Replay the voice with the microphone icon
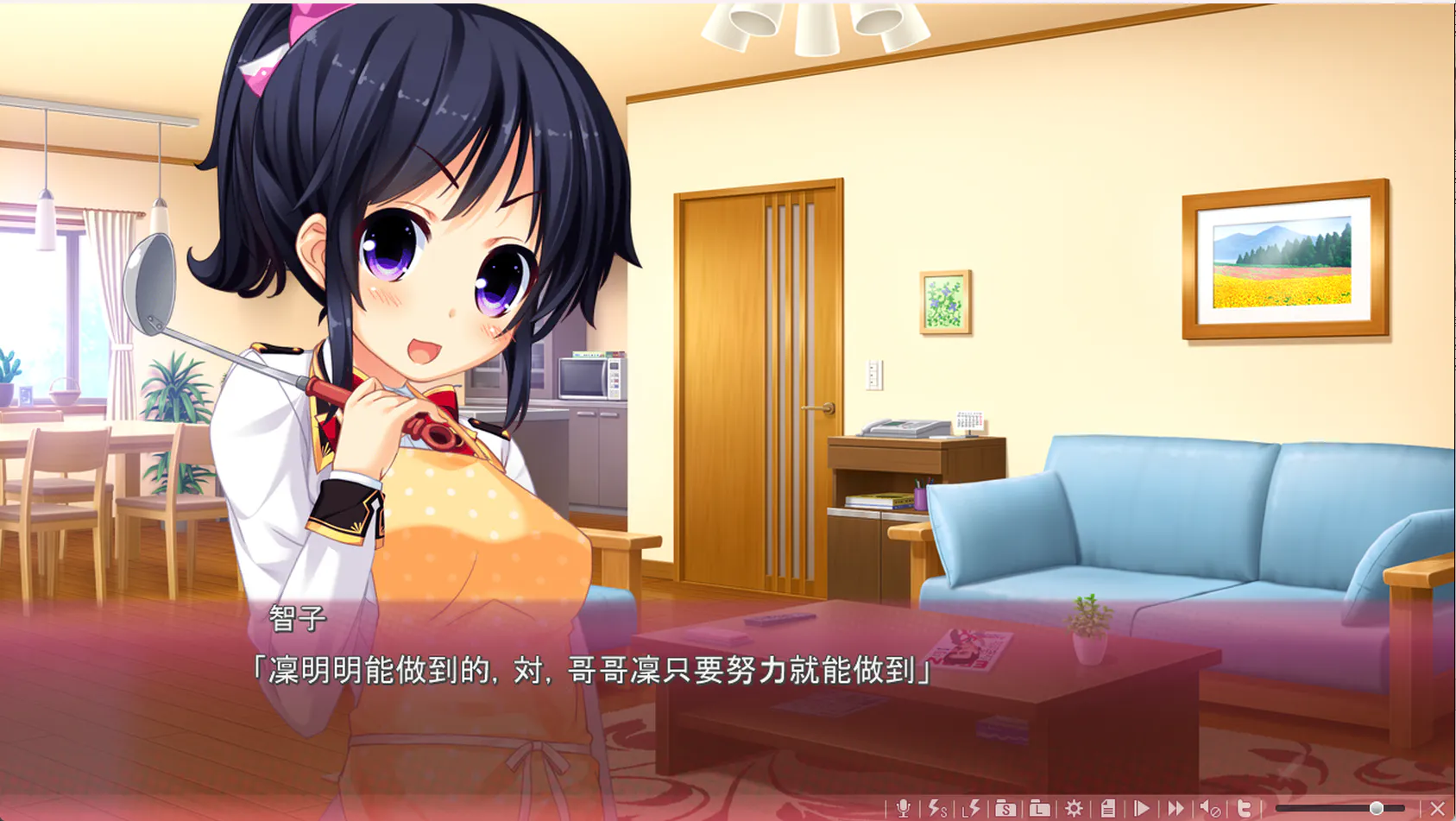Screen dimensions: 1456x821 point(903,808)
